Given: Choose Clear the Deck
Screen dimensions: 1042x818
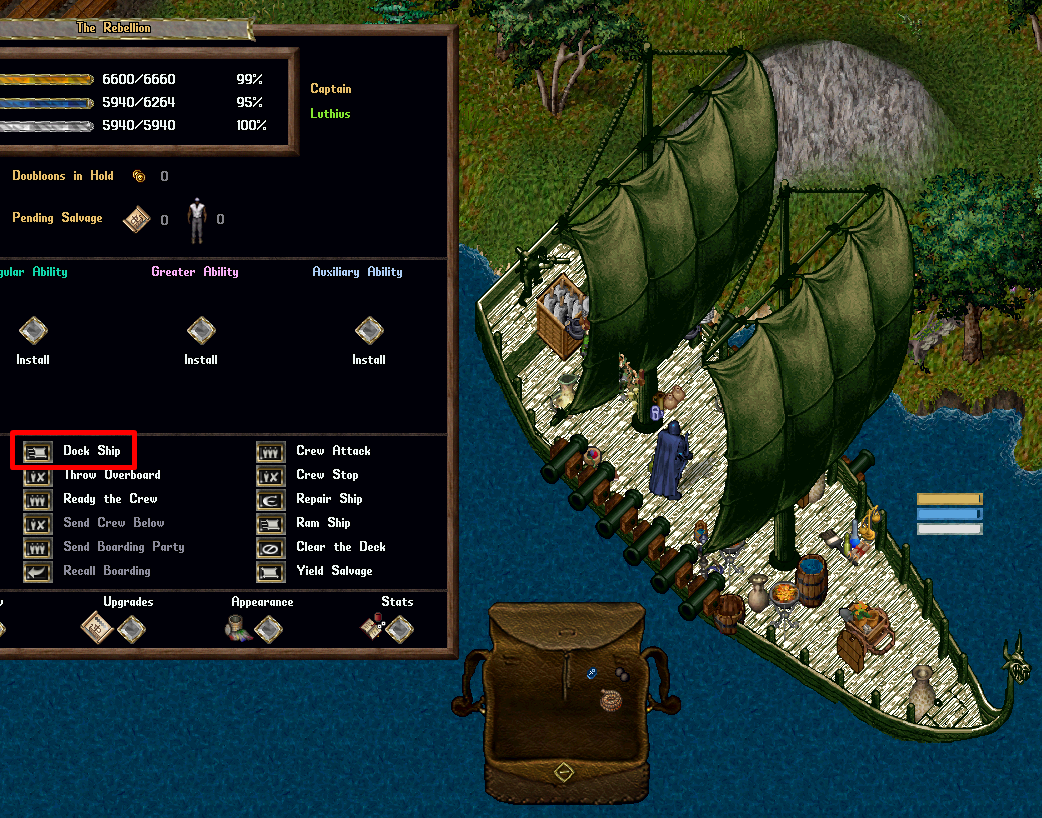Looking at the screenshot, I should pyautogui.click(x=271, y=547).
